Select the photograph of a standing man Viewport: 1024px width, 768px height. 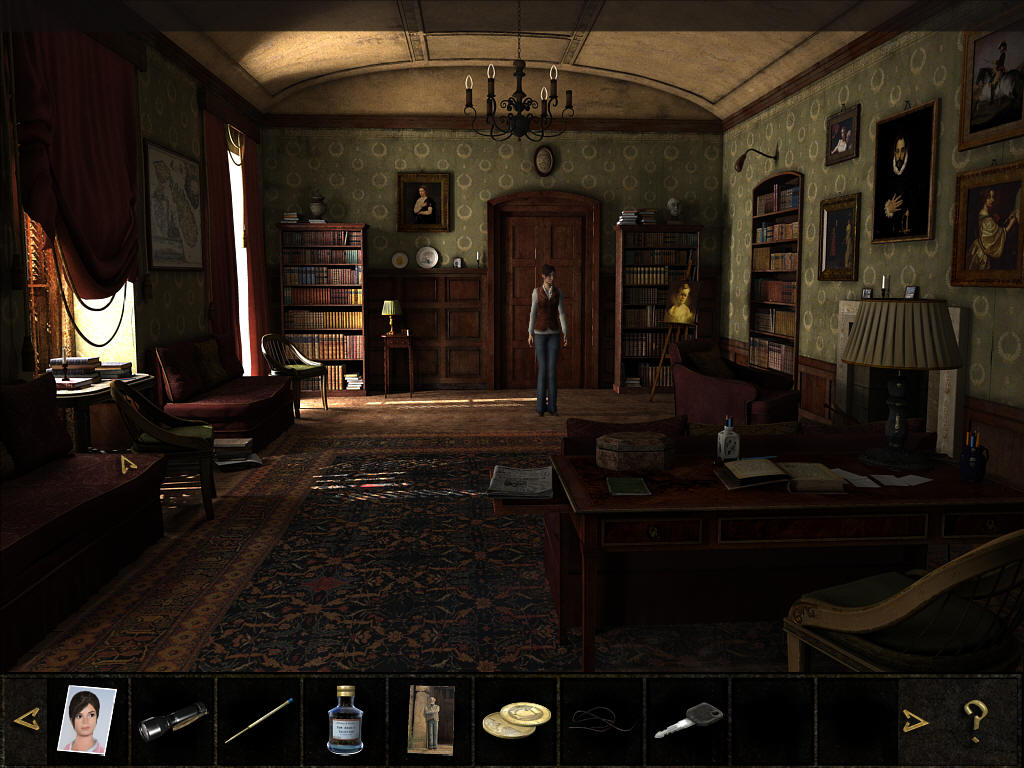click(430, 720)
